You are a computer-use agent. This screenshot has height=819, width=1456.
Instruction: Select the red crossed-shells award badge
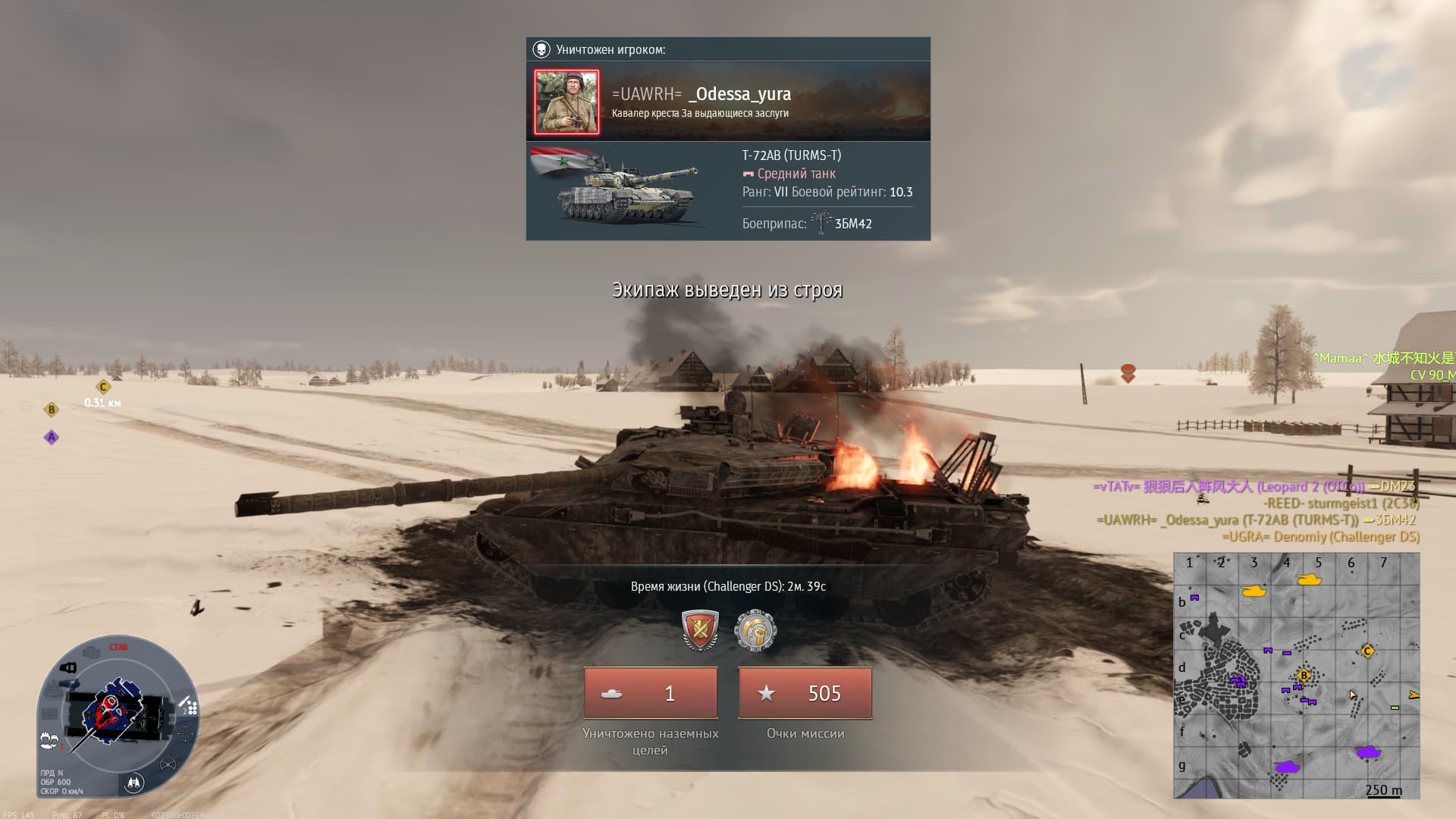(700, 630)
